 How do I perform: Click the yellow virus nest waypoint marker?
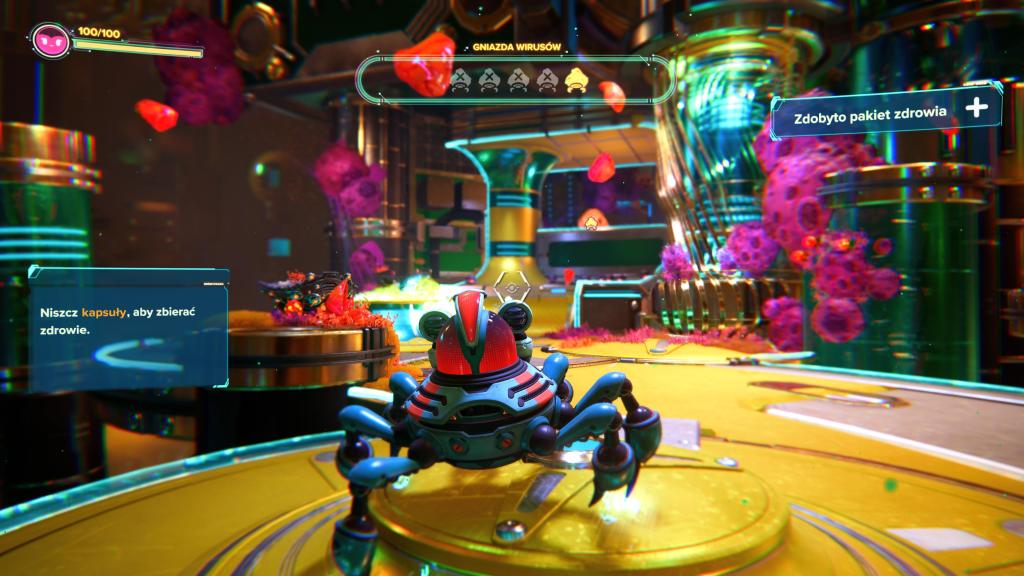[x=593, y=219]
